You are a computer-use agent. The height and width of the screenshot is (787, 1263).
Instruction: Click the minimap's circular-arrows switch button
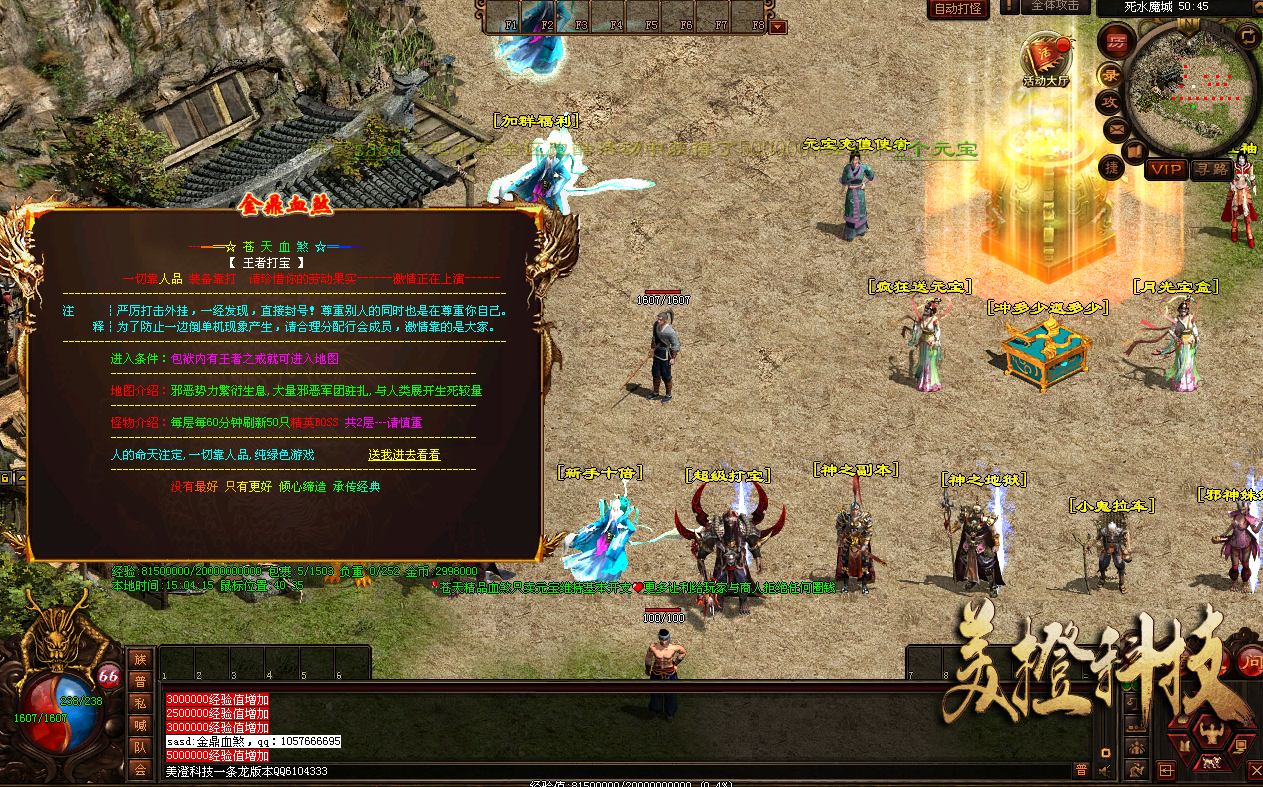point(1247,37)
